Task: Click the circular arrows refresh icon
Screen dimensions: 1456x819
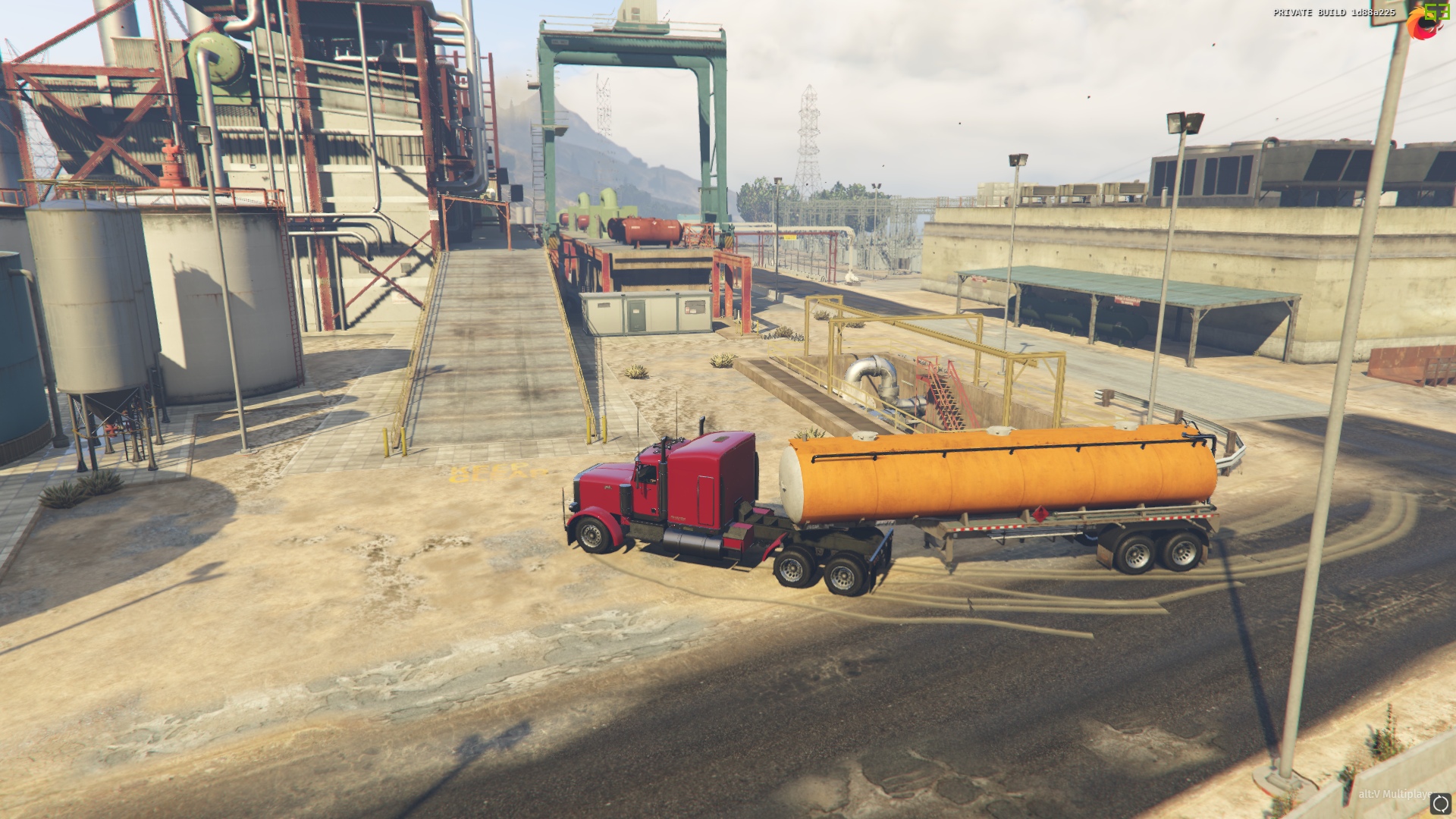Action: 1439,804
